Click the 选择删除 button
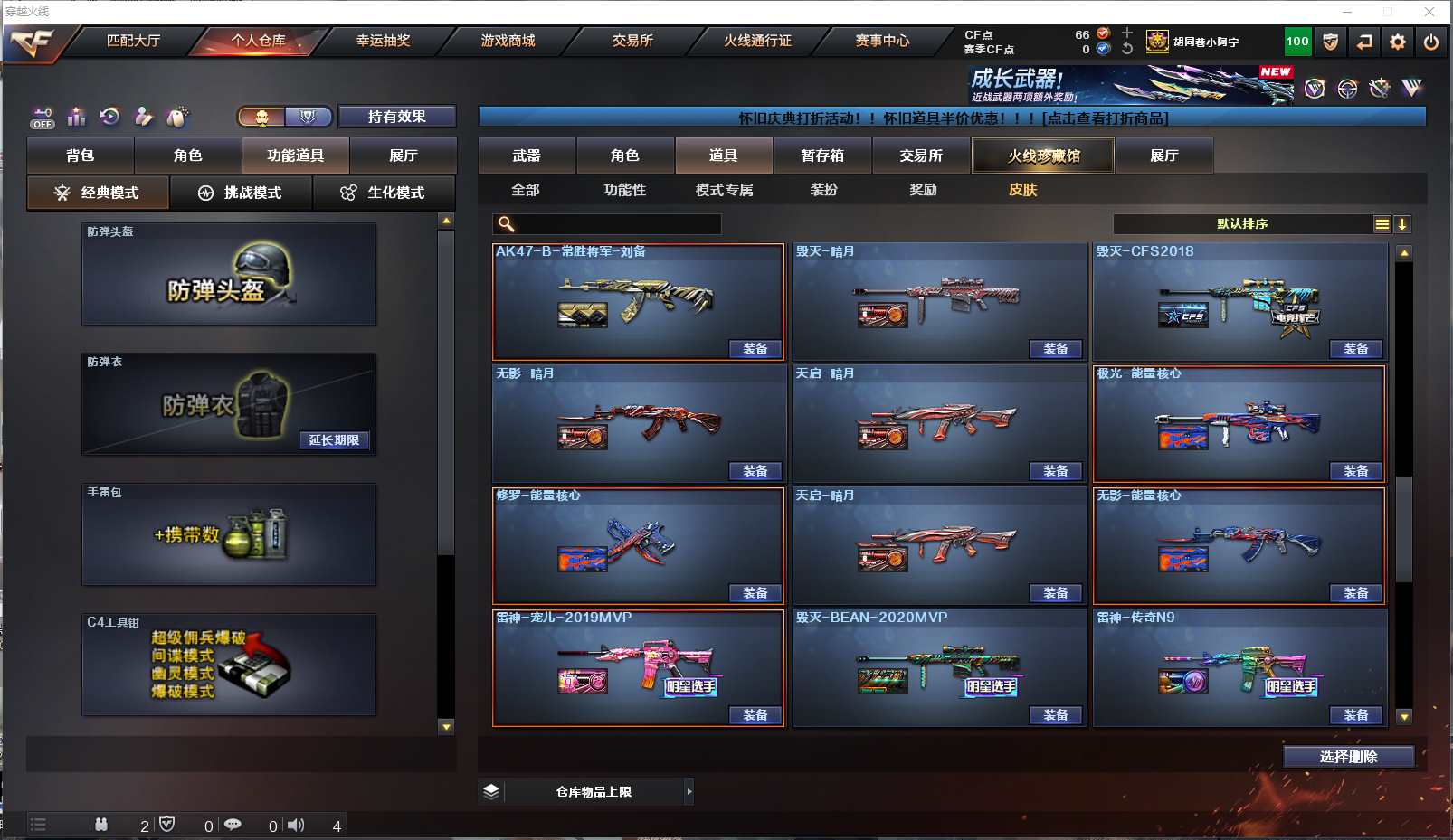This screenshot has width=1453, height=840. pyautogui.click(x=1348, y=757)
